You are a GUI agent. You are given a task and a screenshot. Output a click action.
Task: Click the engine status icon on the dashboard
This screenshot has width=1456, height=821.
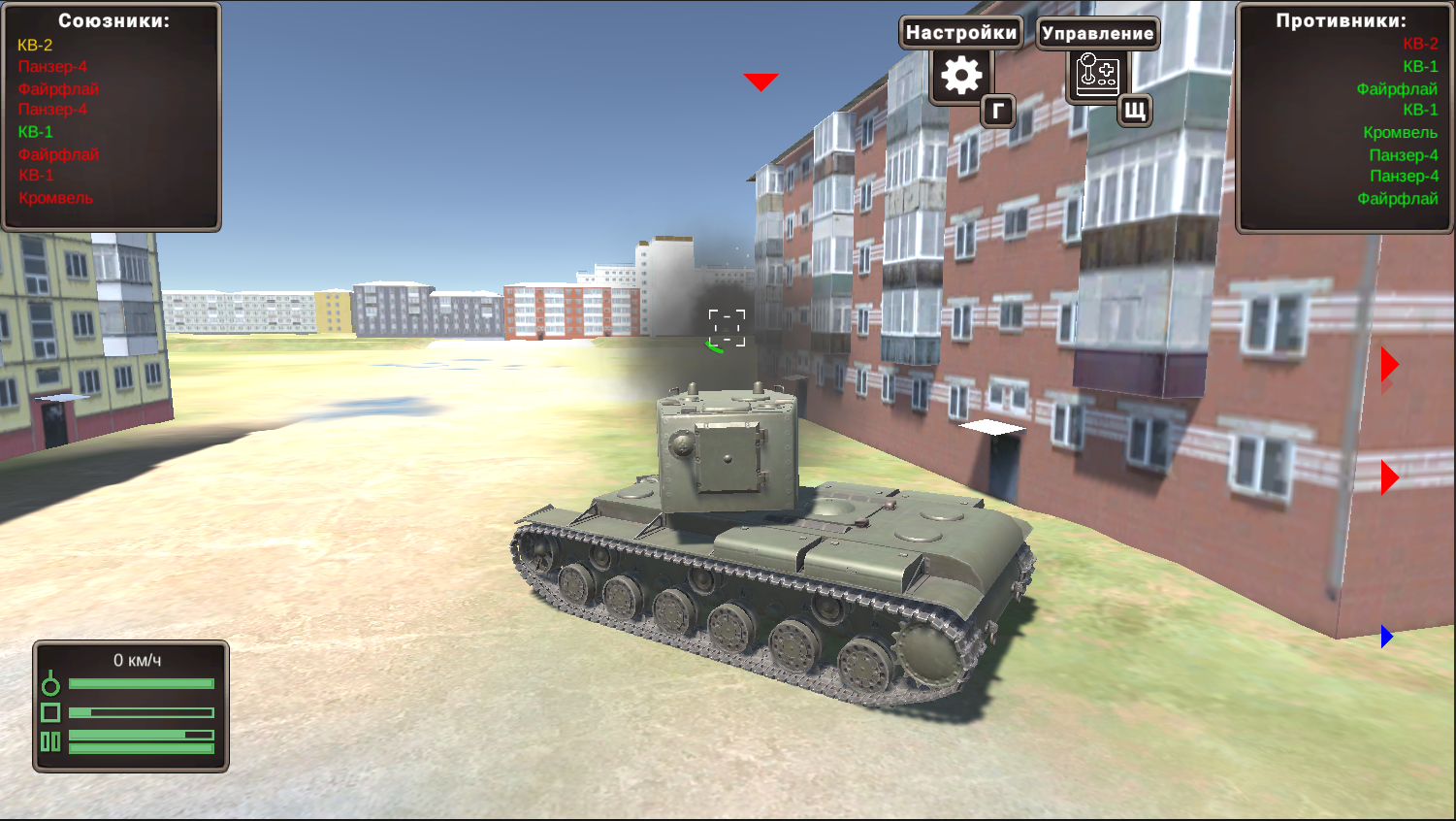(49, 682)
